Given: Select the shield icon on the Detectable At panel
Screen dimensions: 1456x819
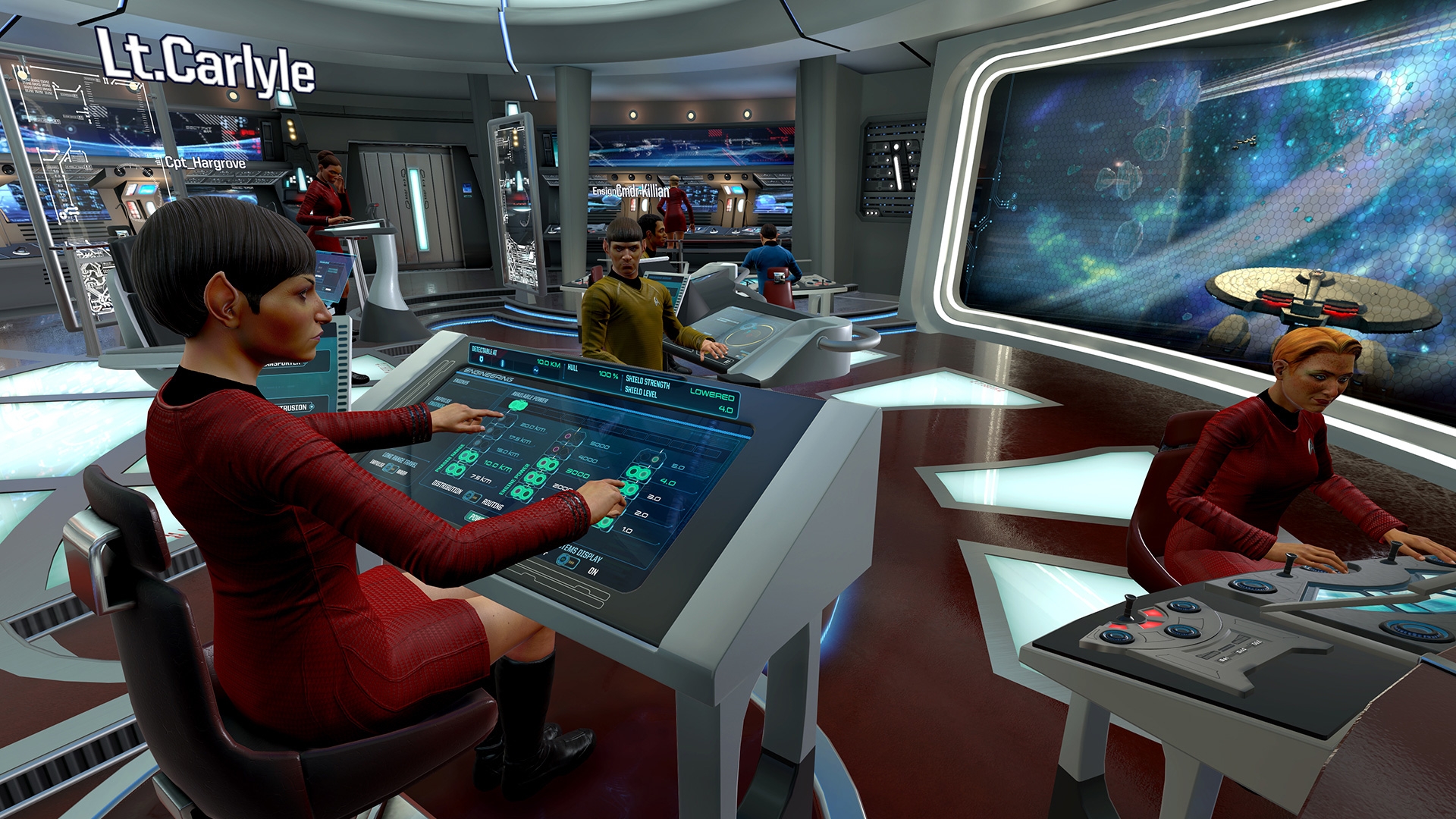Looking at the screenshot, I should [482, 360].
